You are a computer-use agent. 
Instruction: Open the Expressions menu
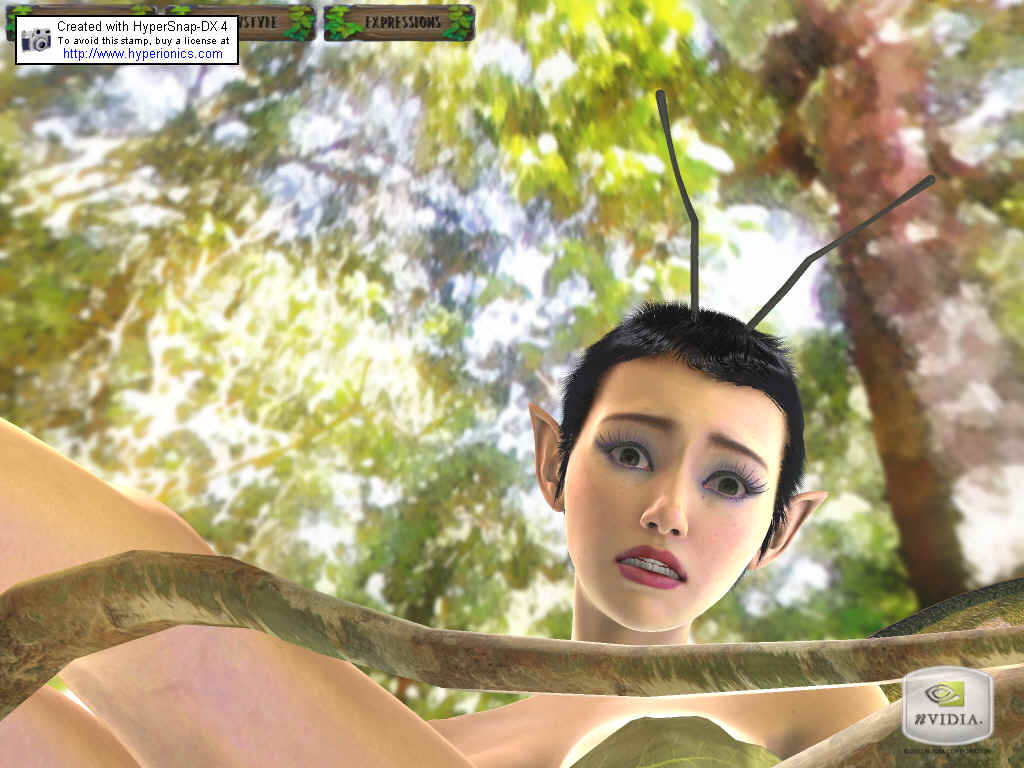pos(399,22)
